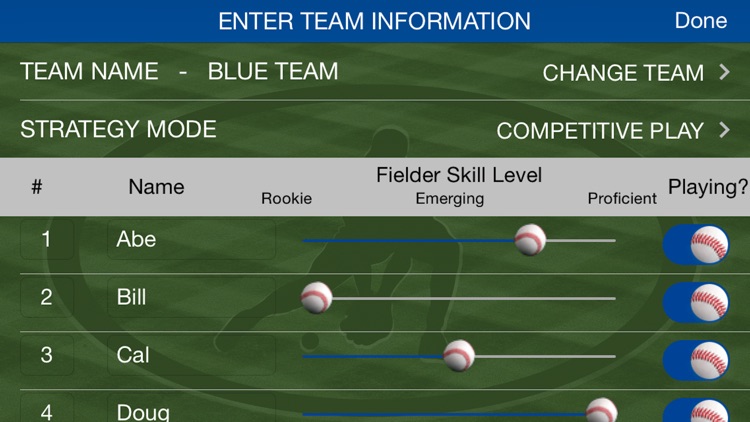The image size is (750, 422).
Task: Open the Competitive Play strategy mode selector
Action: click(613, 131)
